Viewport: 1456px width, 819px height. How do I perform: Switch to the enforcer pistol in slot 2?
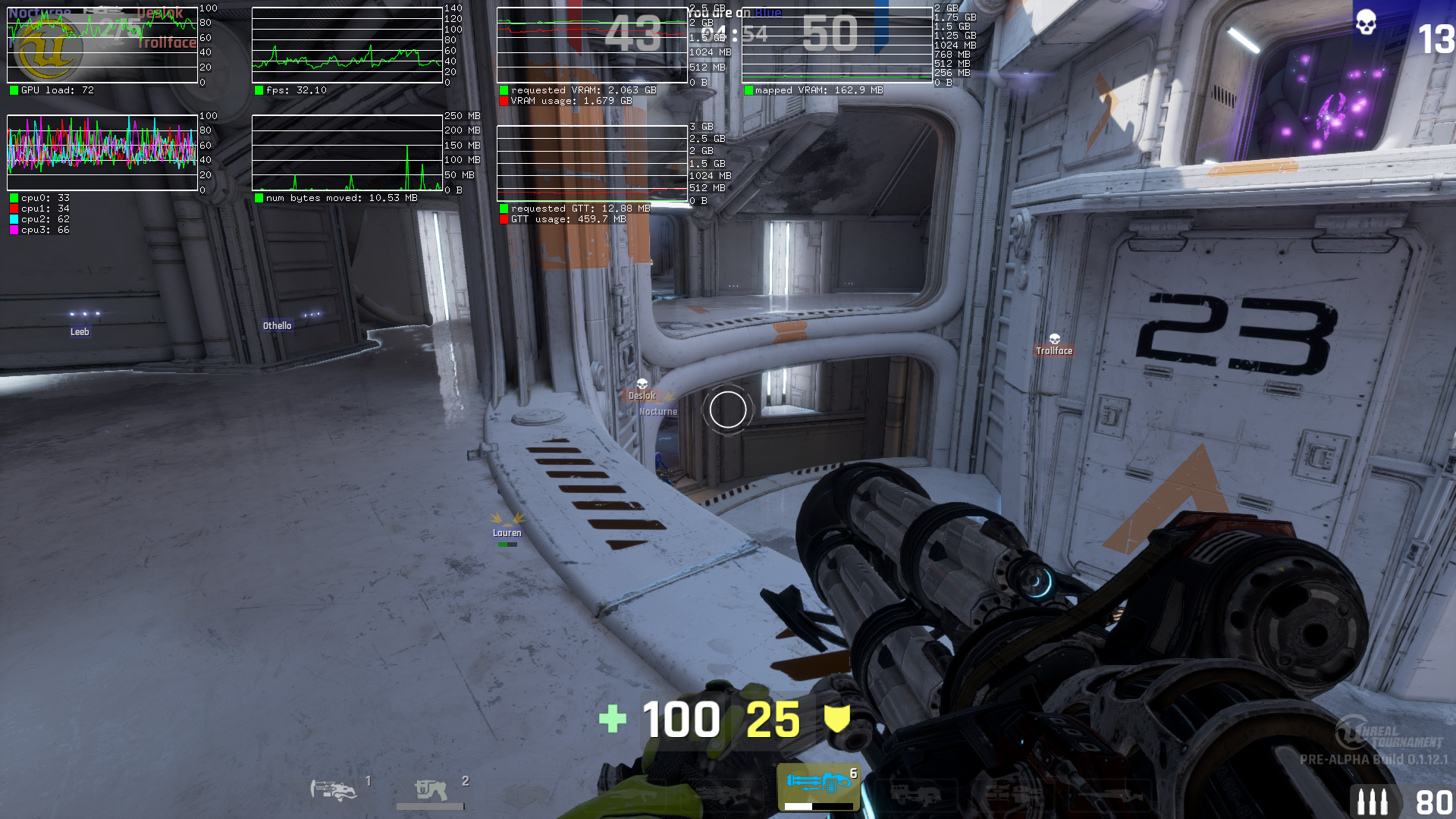coord(430,790)
